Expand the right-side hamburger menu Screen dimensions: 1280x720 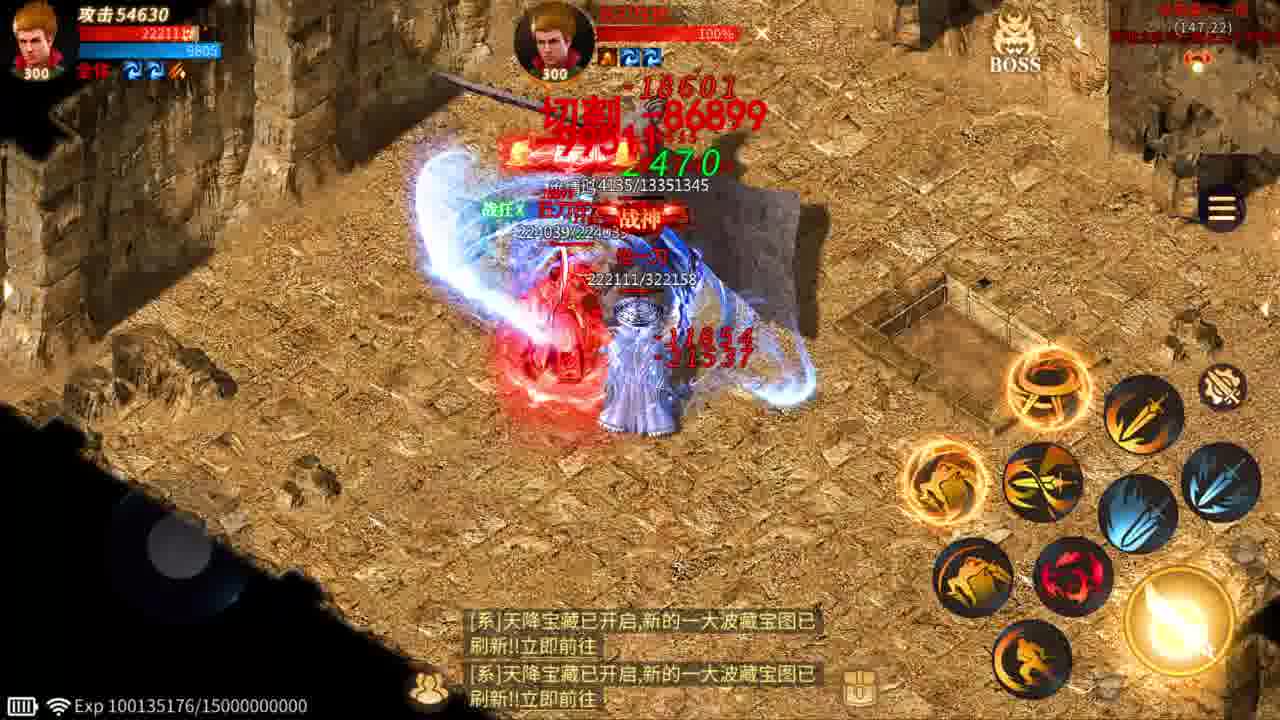point(1222,210)
